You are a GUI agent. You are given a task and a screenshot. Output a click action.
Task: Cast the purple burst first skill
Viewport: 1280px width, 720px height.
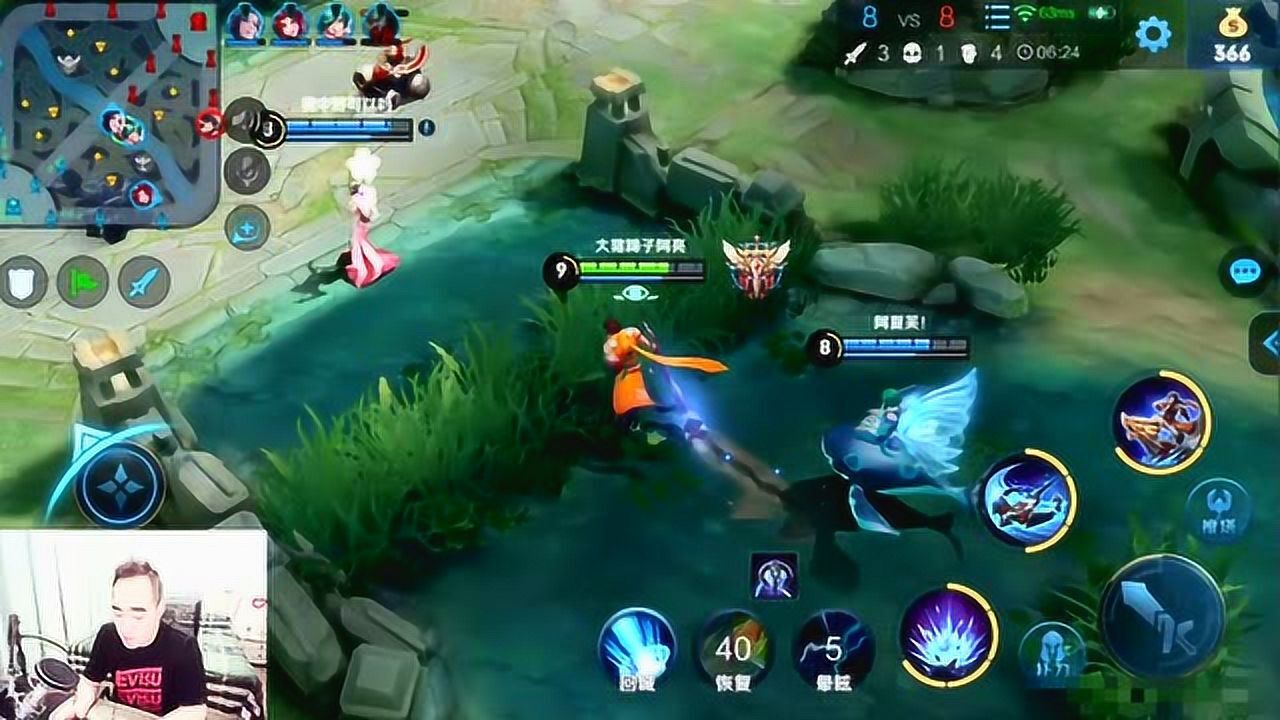coord(948,634)
